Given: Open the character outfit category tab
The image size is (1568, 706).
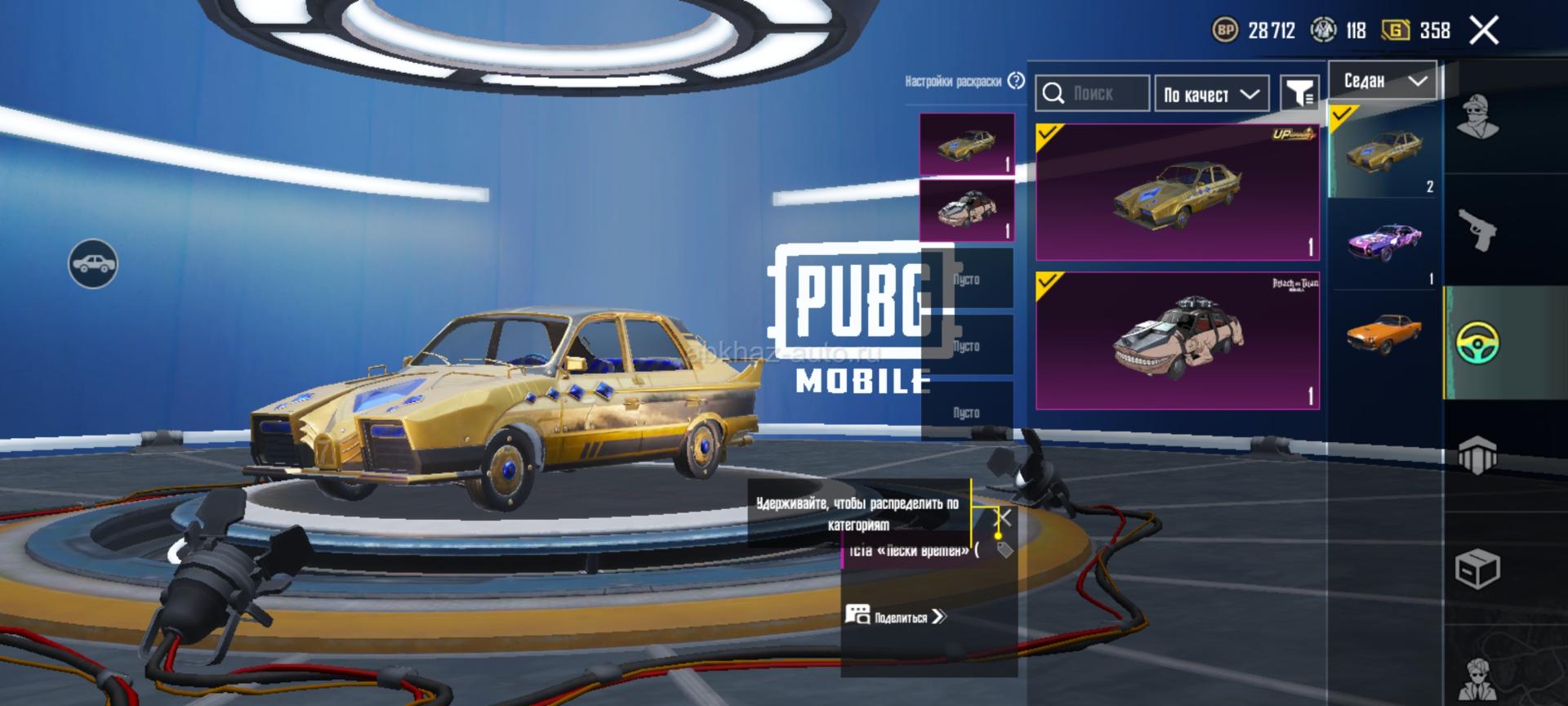Looking at the screenshot, I should coord(1478,118).
